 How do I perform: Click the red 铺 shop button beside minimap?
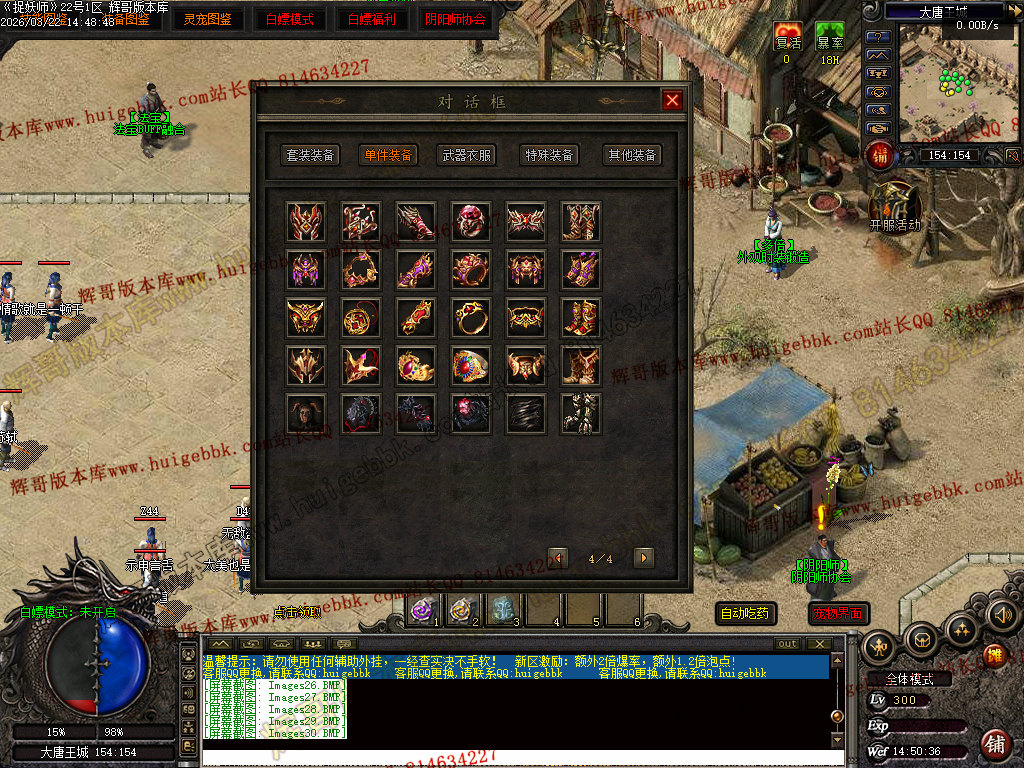880,155
